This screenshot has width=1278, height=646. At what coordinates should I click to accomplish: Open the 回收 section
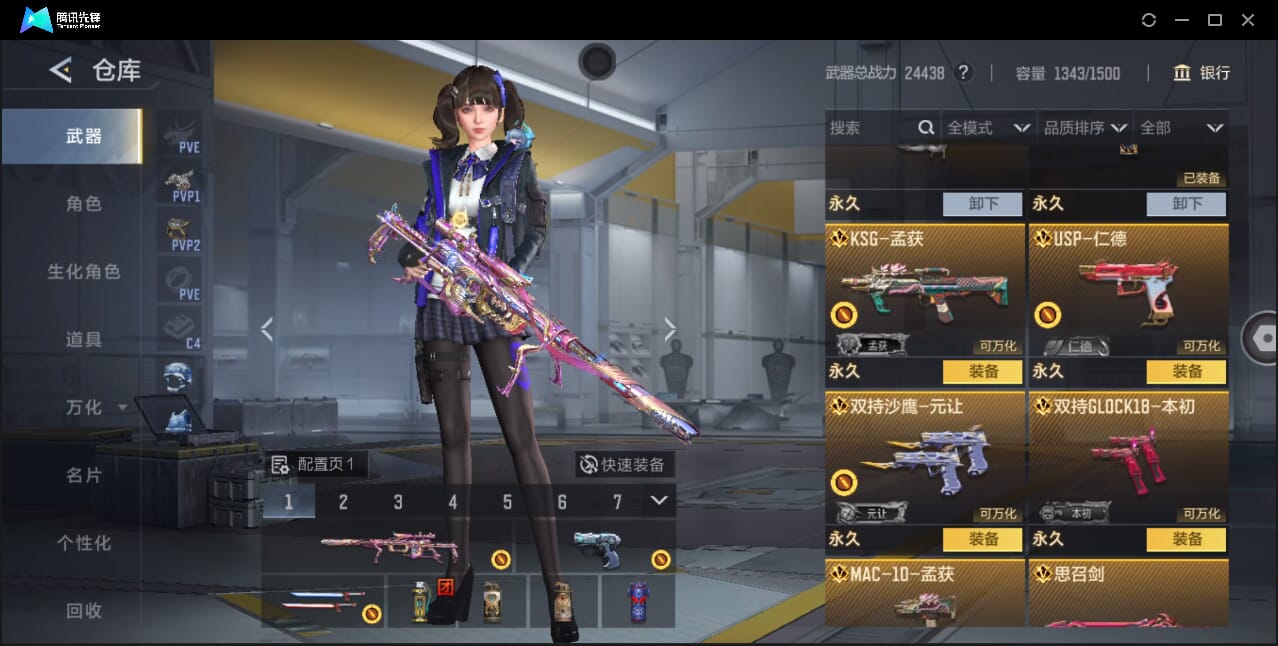[84, 611]
